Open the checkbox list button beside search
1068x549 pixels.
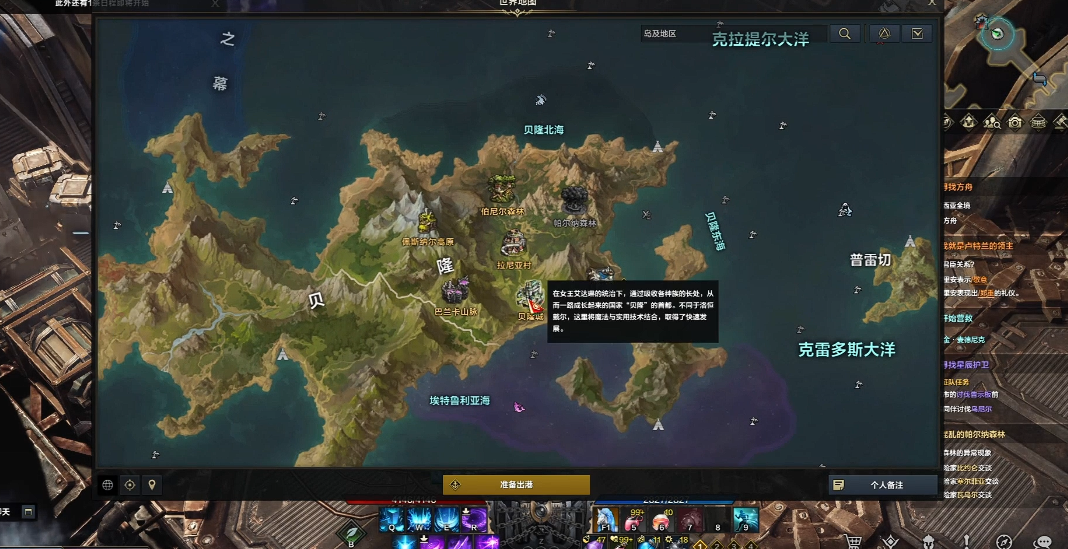coord(917,34)
